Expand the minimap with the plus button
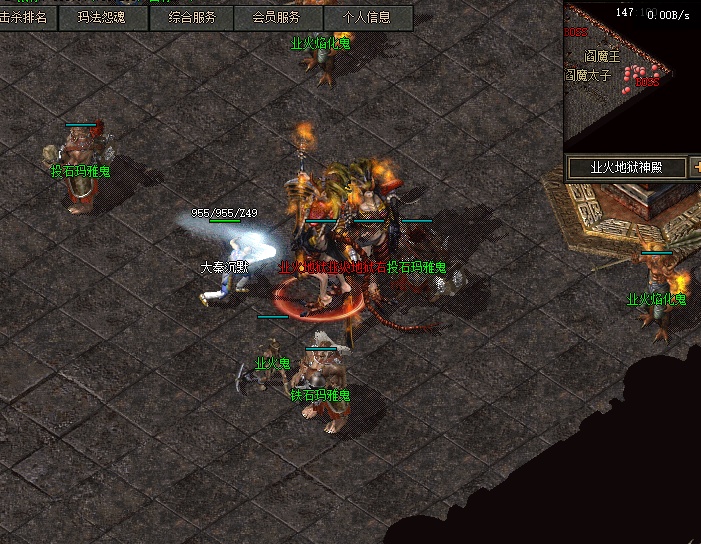The image size is (701, 544). pyautogui.click(x=695, y=168)
